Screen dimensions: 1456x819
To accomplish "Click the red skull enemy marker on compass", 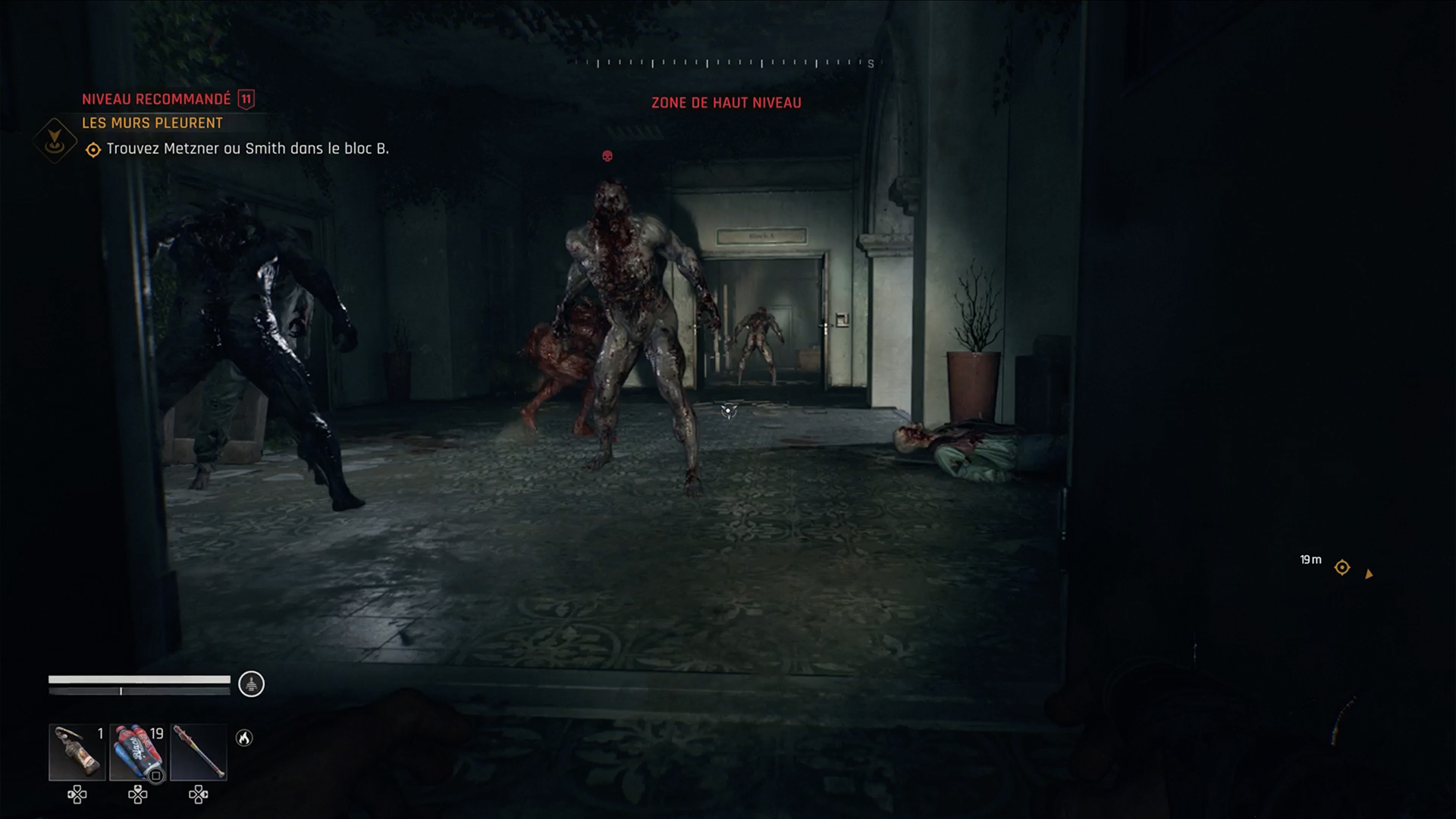I will 606,156.
